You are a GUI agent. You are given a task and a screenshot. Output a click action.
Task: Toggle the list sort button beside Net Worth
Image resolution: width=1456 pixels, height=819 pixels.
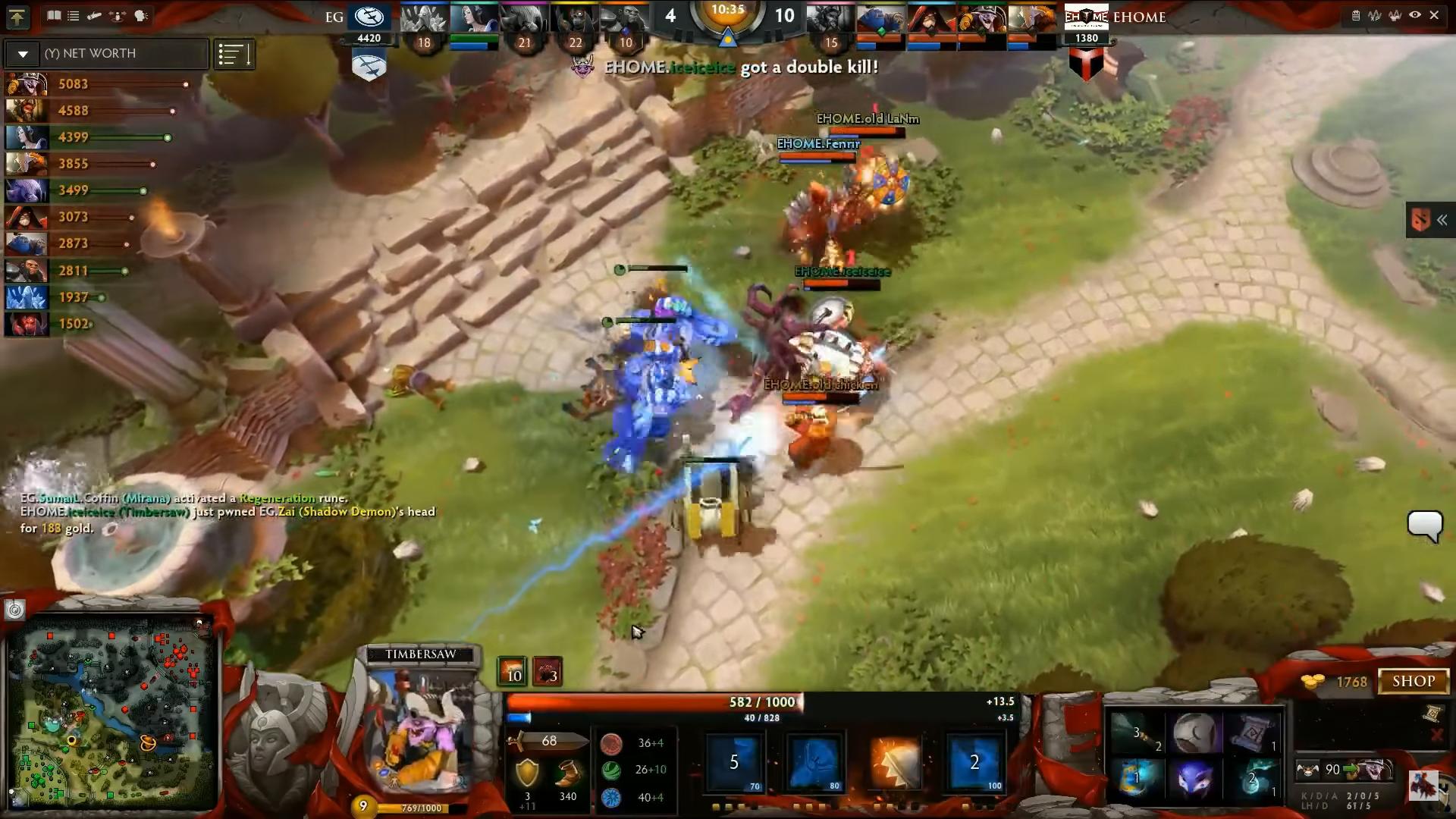coord(234,55)
